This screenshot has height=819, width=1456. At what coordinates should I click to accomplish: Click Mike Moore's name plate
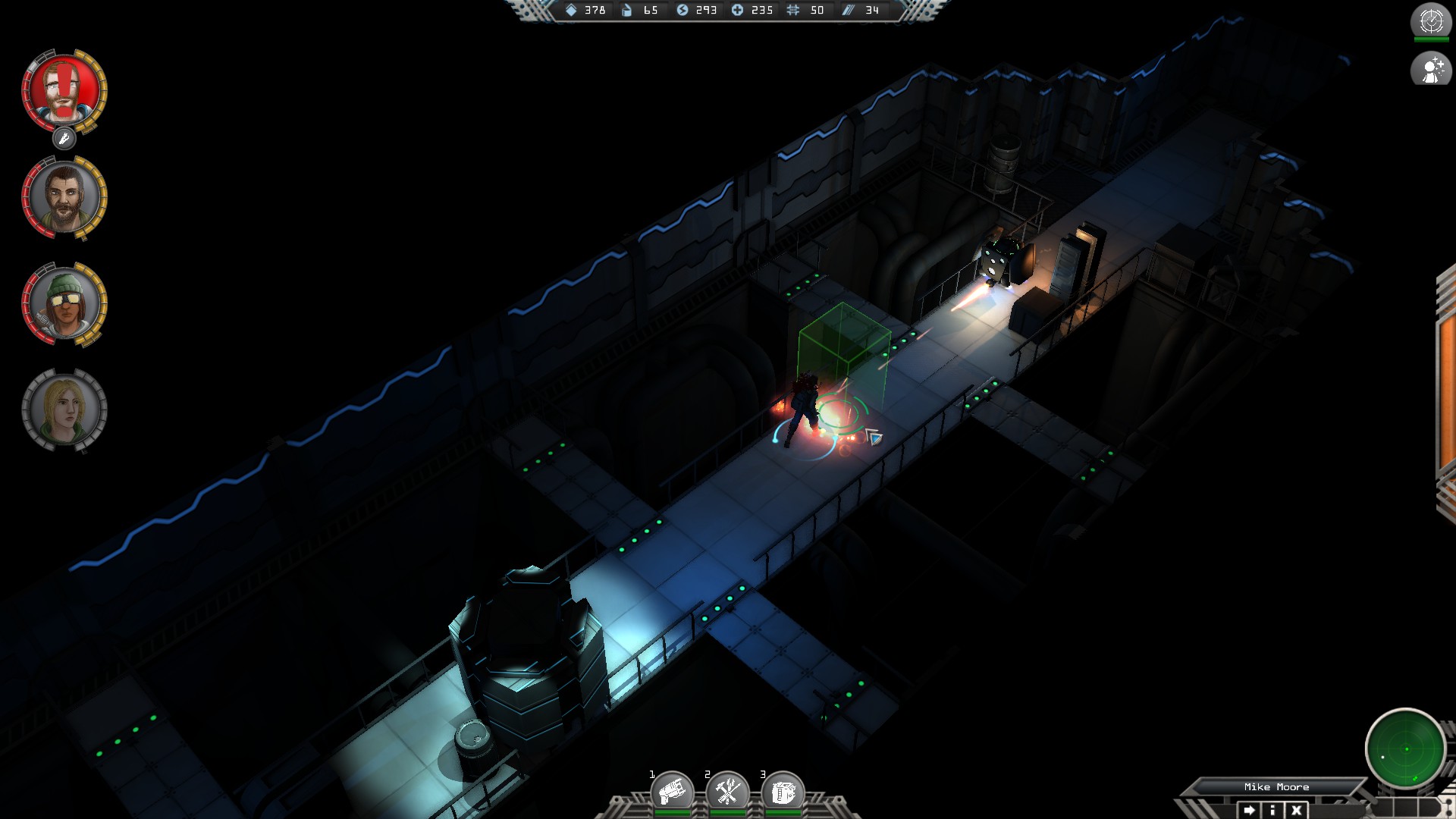[1276, 786]
